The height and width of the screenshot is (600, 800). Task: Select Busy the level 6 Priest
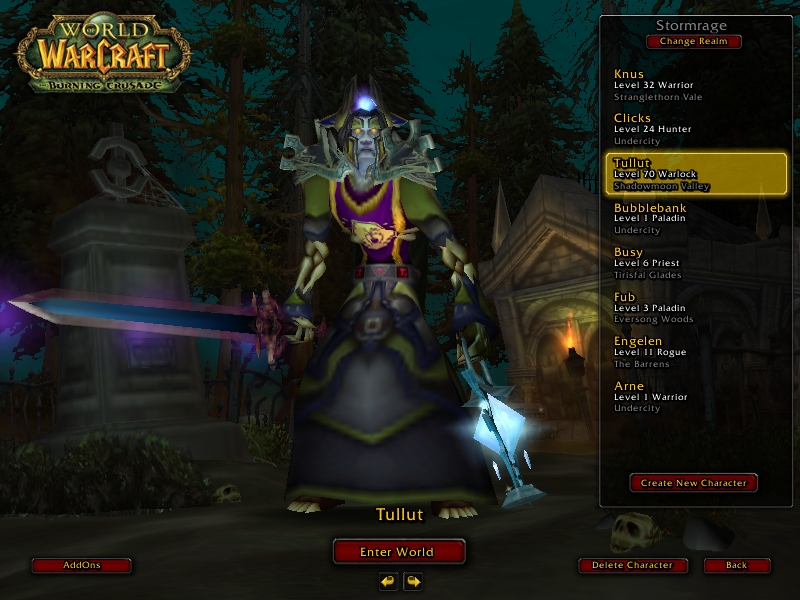tap(696, 263)
